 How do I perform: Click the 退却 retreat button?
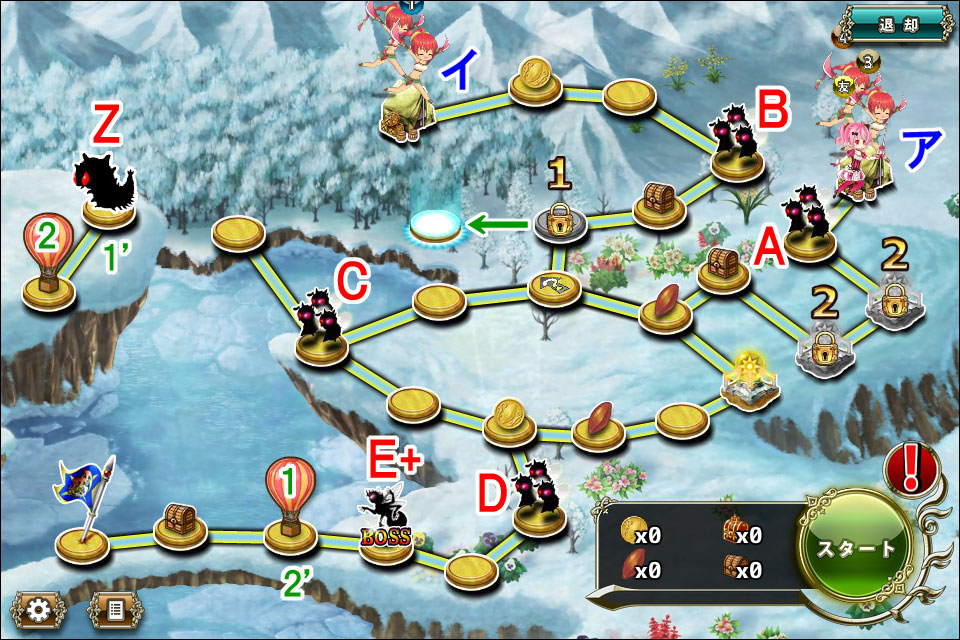(x=894, y=24)
